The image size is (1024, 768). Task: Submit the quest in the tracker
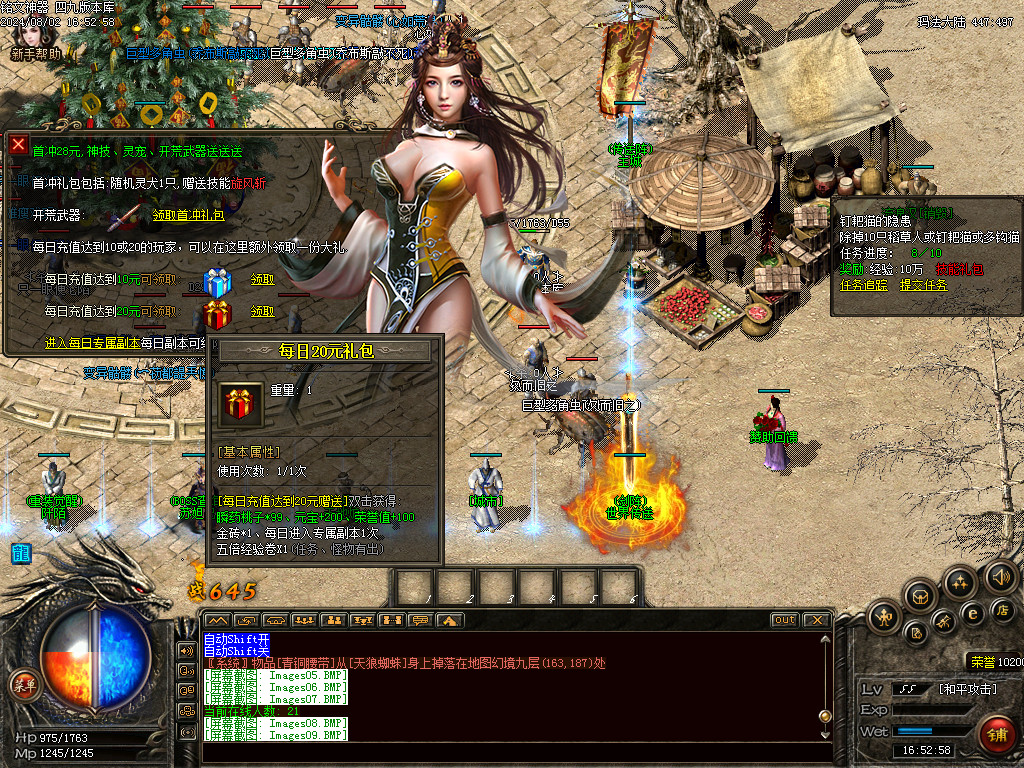[x=924, y=285]
